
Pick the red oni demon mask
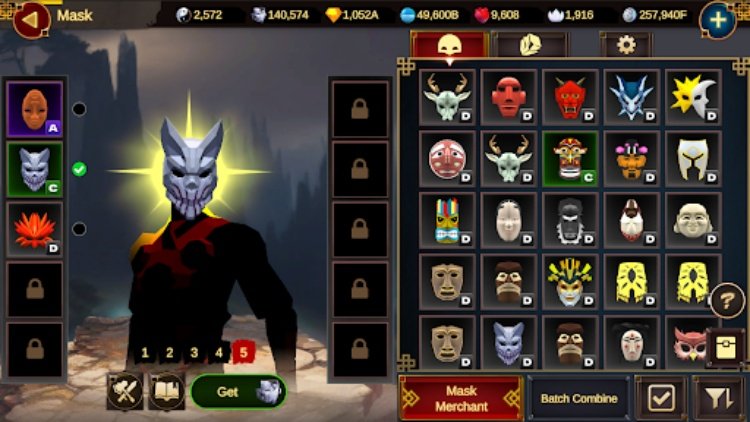click(570, 96)
